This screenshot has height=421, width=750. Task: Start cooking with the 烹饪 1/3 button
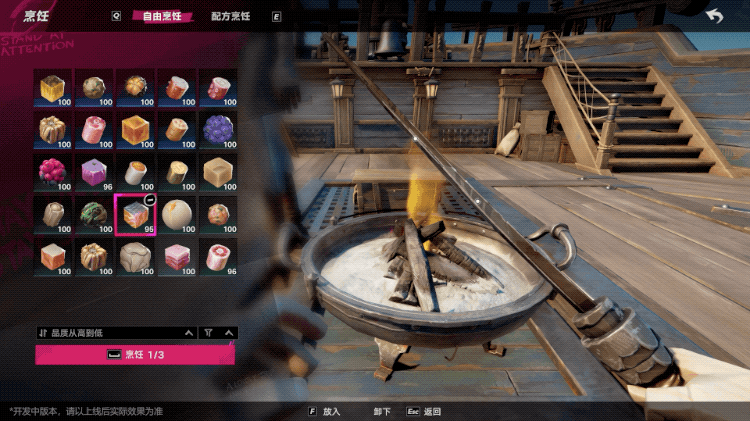tap(136, 355)
